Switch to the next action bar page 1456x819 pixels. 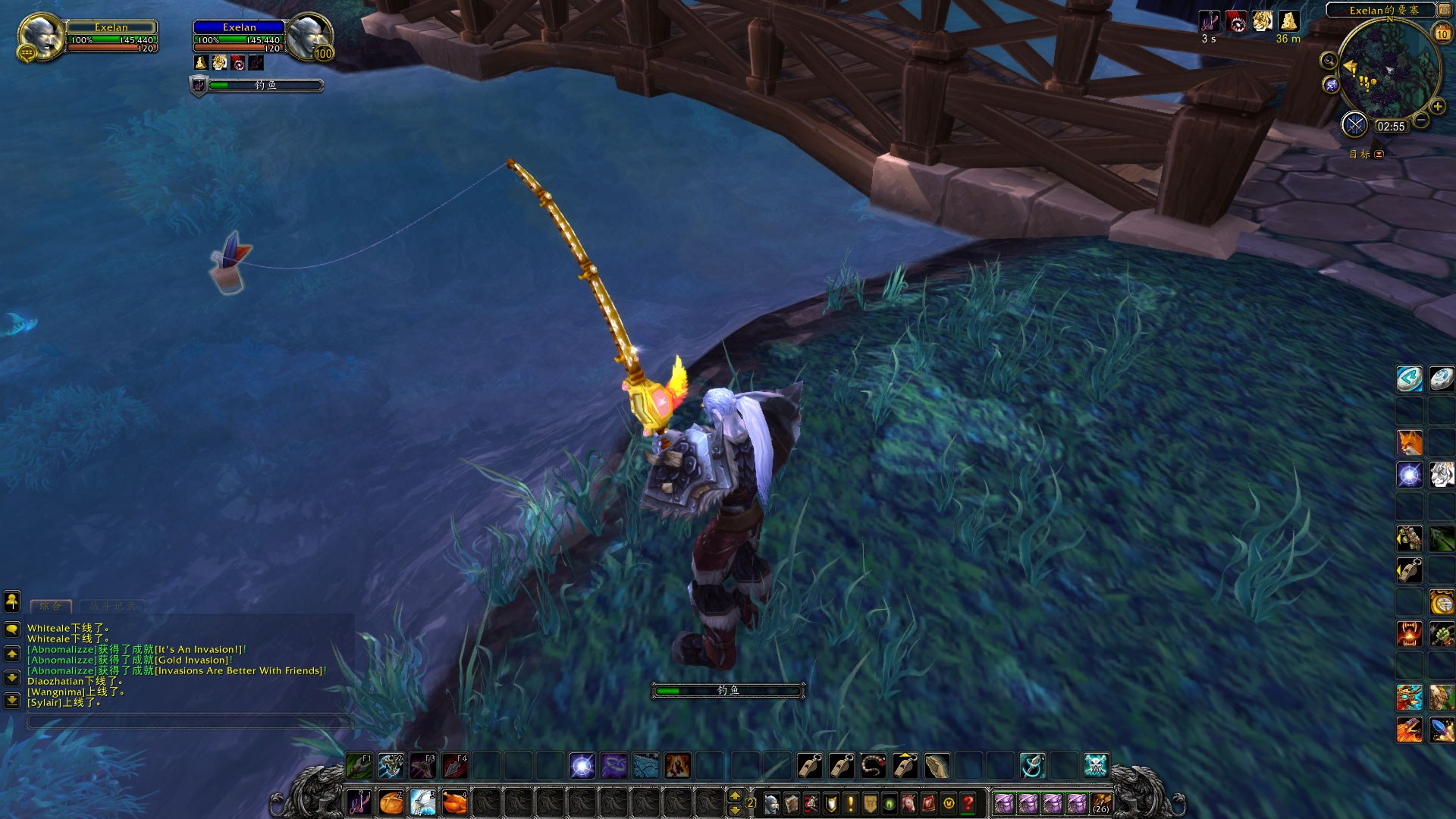734,795
